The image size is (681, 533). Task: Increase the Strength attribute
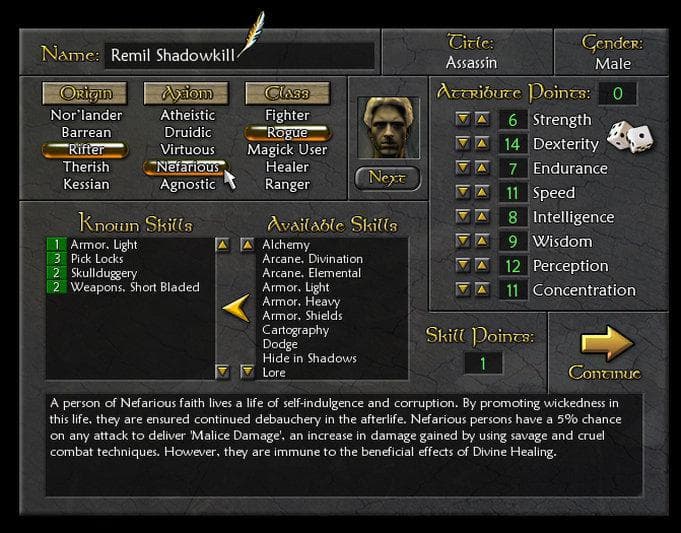pos(482,120)
